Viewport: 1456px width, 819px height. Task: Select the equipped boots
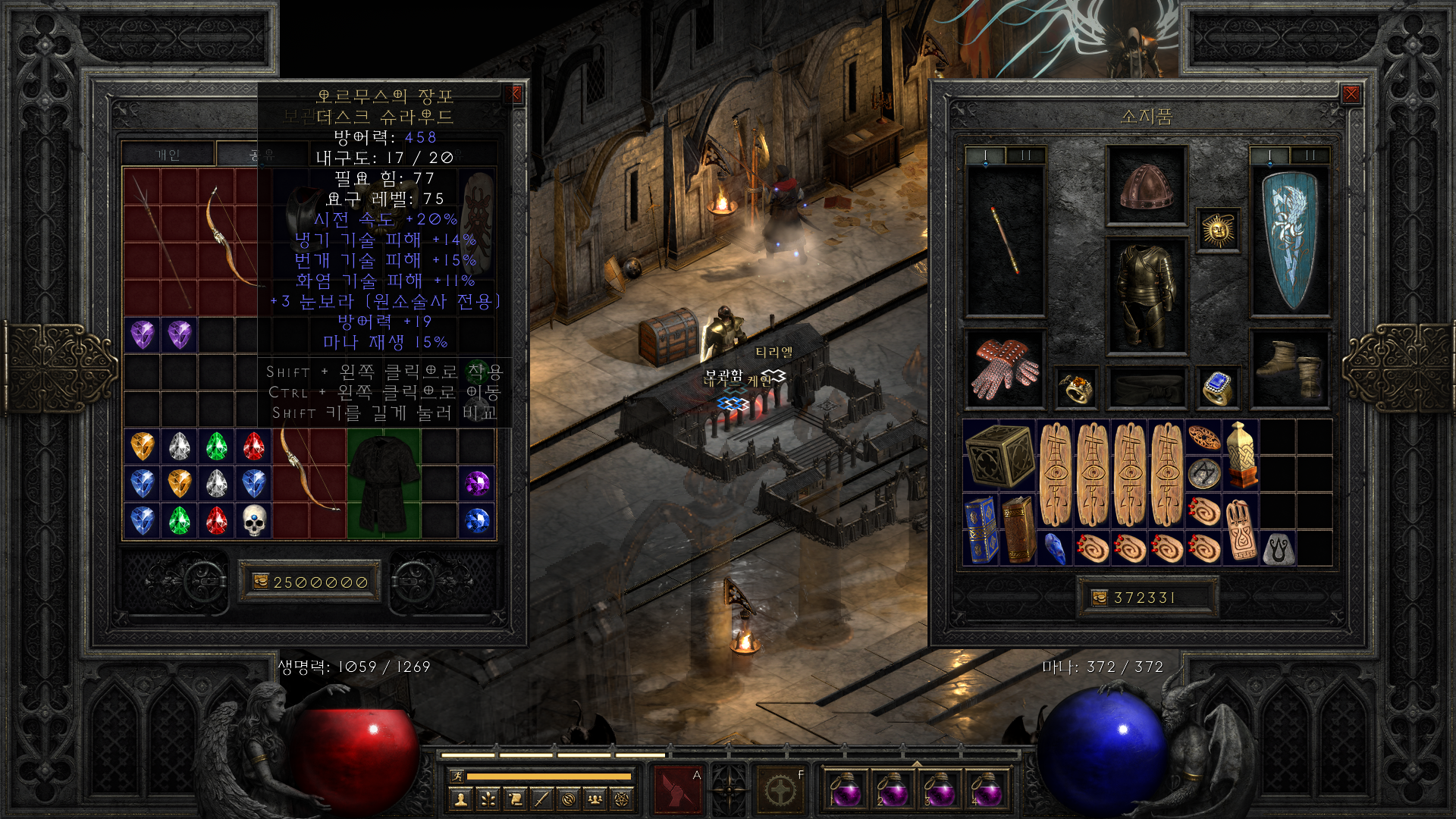pos(1289,369)
